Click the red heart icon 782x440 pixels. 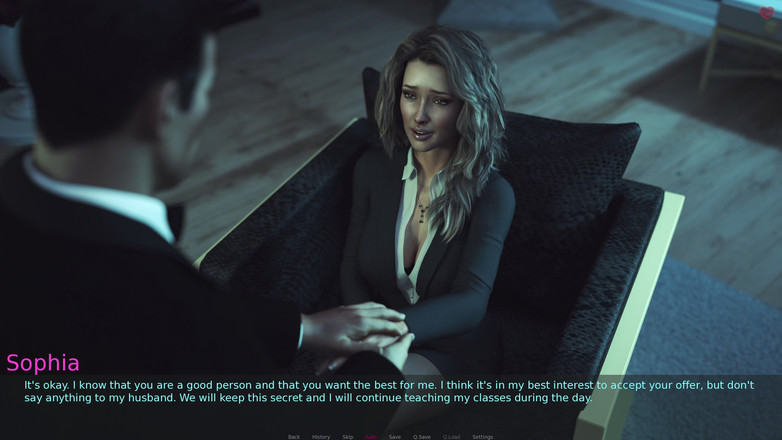767,14
